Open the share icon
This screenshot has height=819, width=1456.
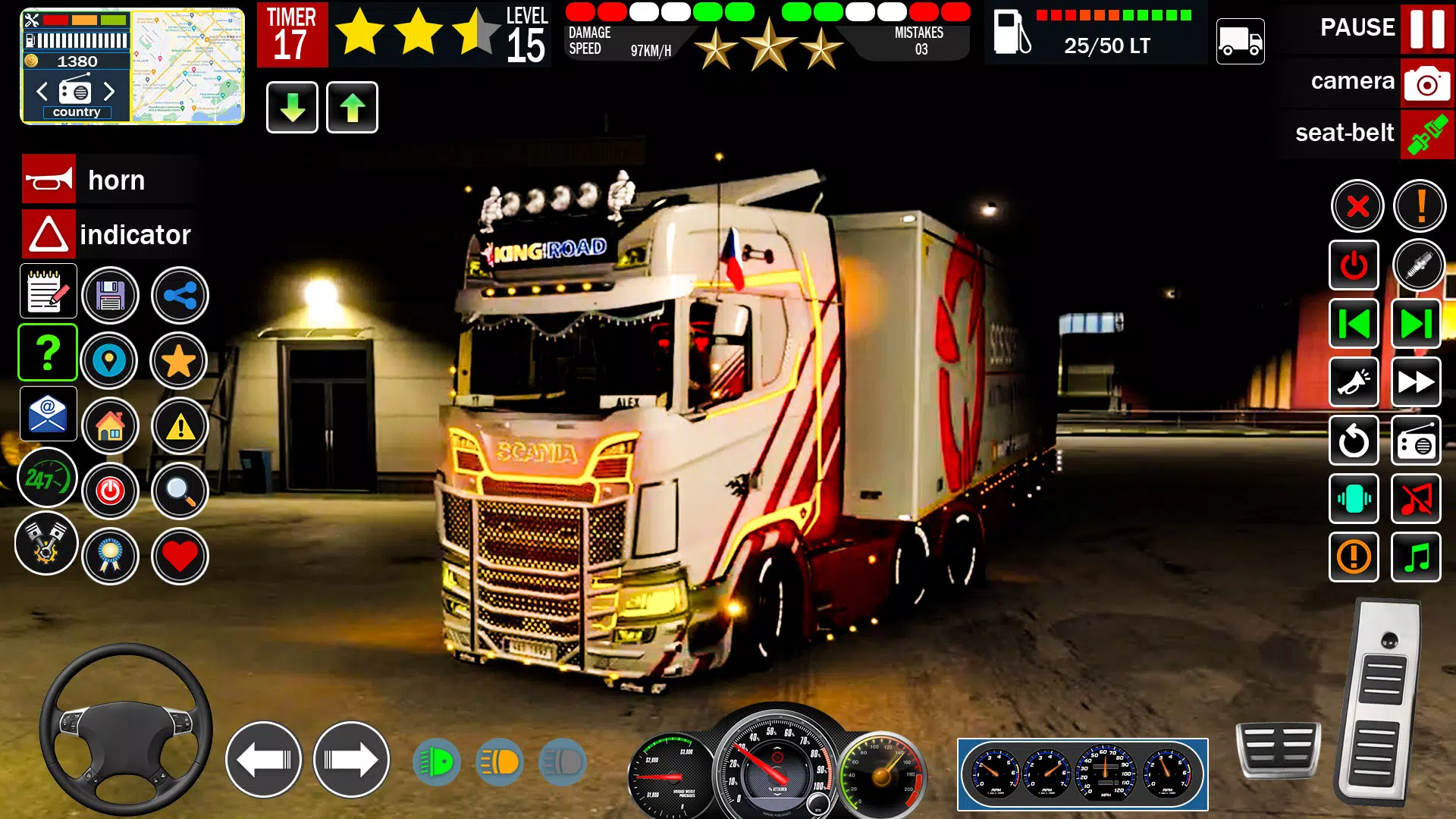[x=180, y=296]
